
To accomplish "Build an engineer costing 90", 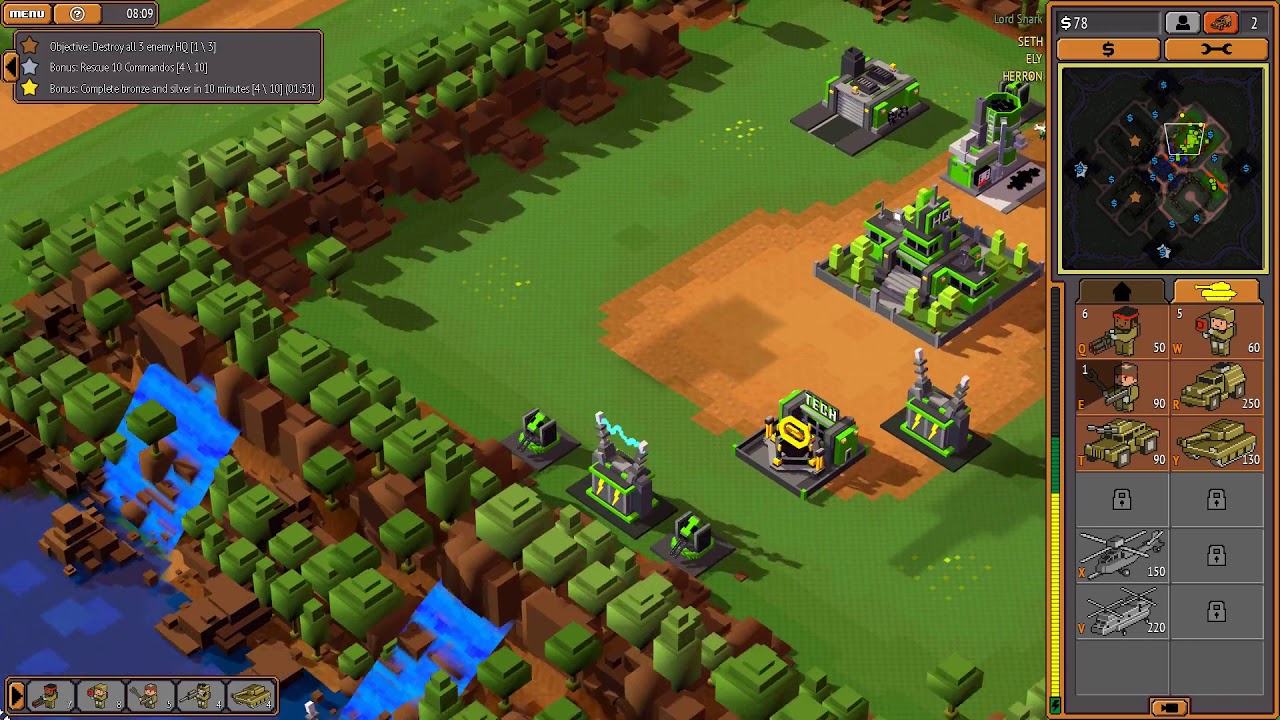I will point(1120,388).
